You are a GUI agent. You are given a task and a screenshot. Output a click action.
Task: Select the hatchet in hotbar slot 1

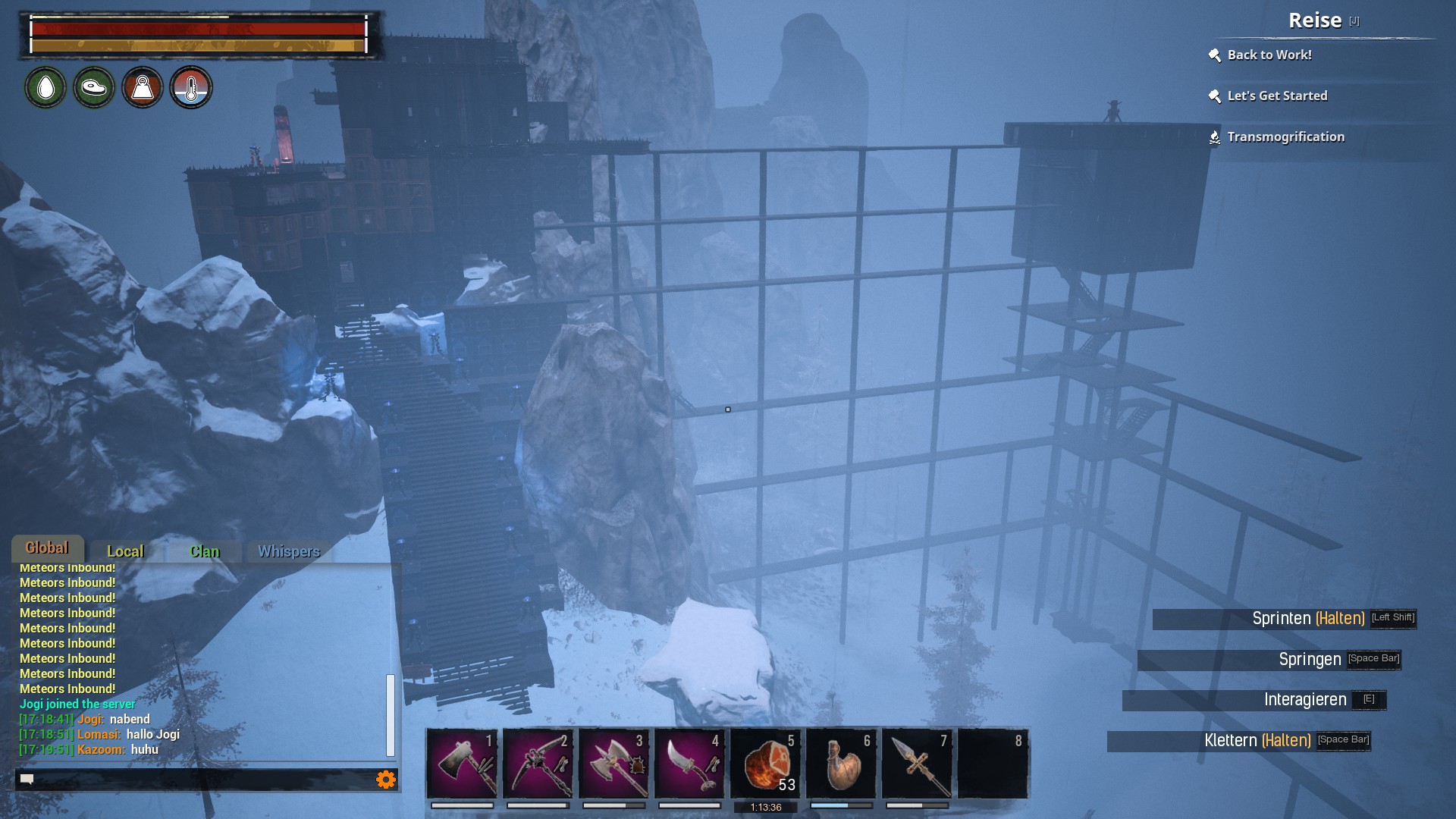coord(462,763)
